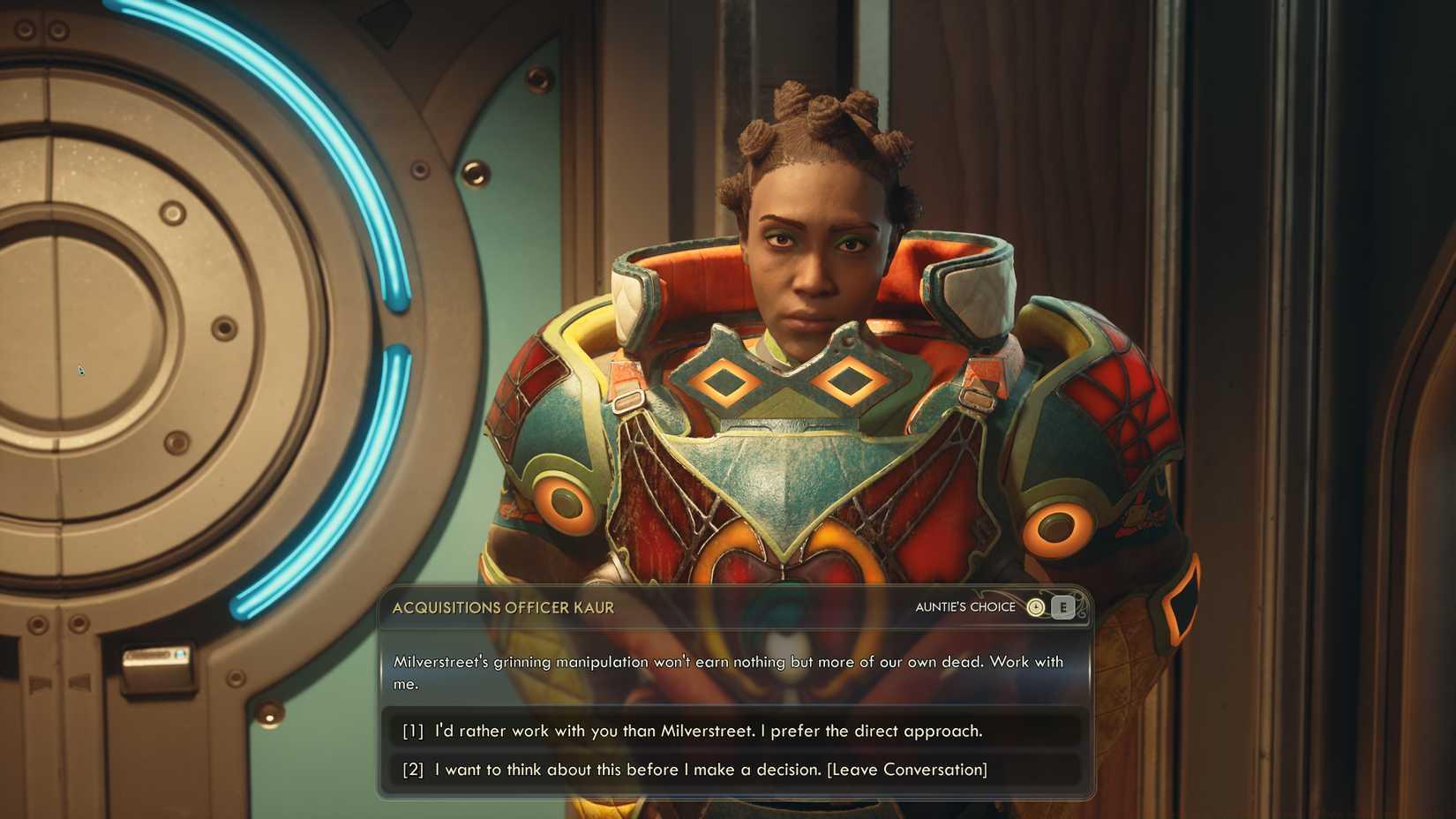Click the [1] number marker in the dialogue list

click(x=411, y=731)
